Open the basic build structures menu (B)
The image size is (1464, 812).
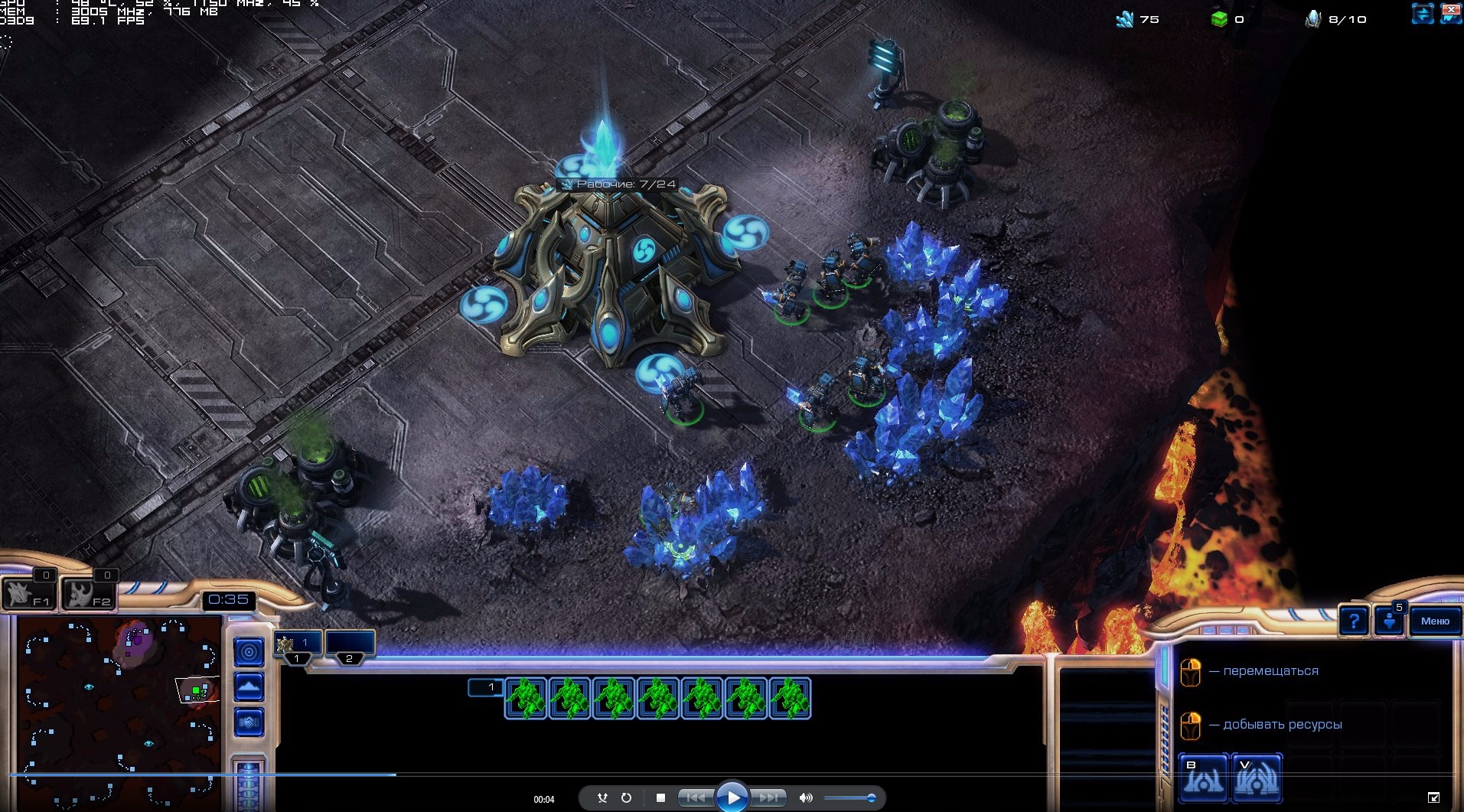[1203, 778]
